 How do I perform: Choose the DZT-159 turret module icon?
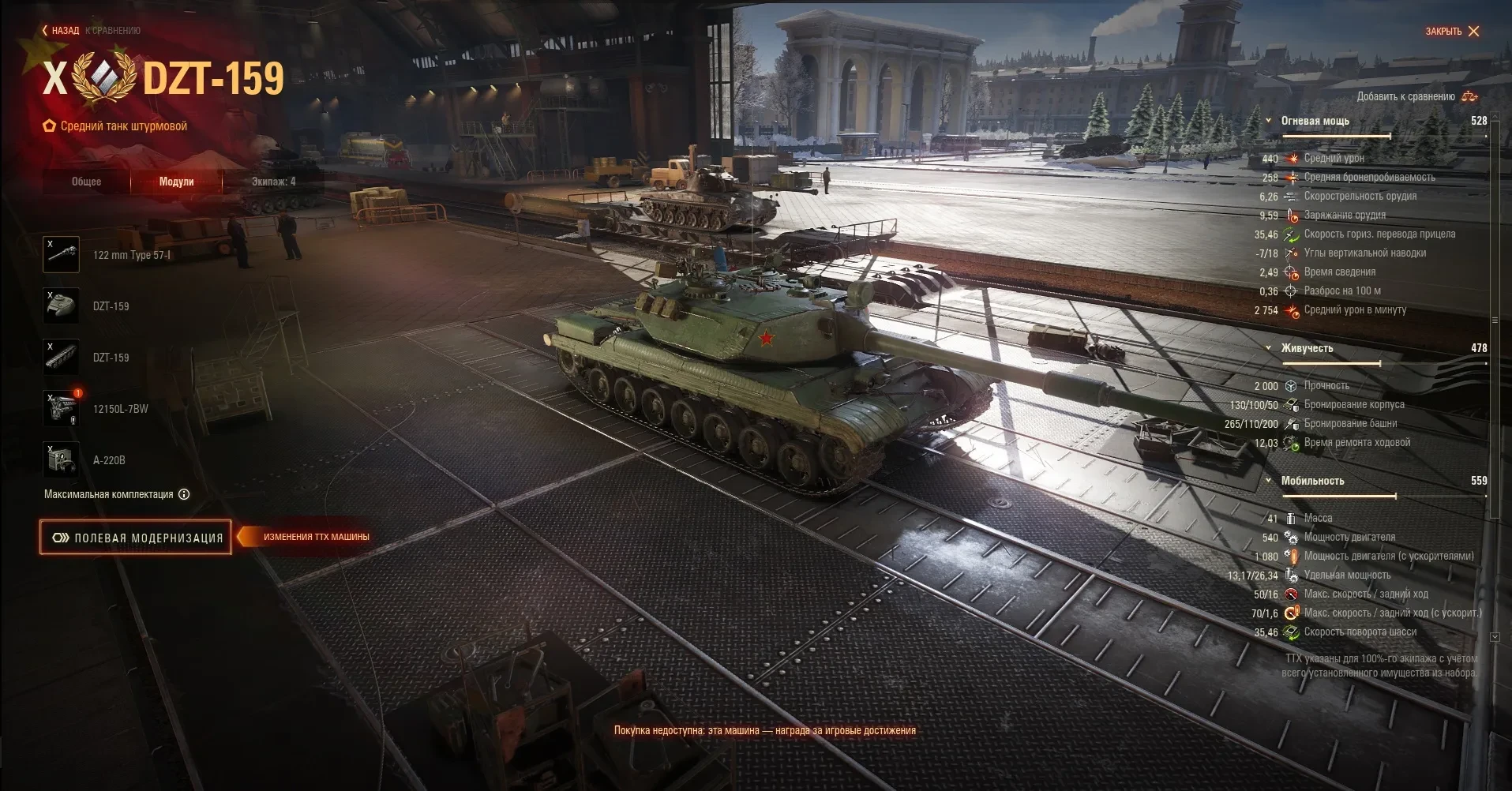pyautogui.click(x=61, y=306)
